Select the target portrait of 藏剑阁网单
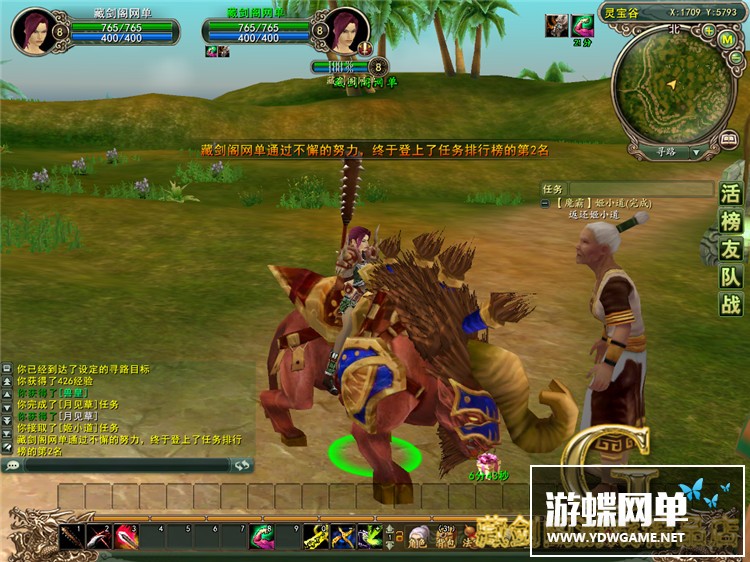The image size is (750, 562). (x=349, y=29)
